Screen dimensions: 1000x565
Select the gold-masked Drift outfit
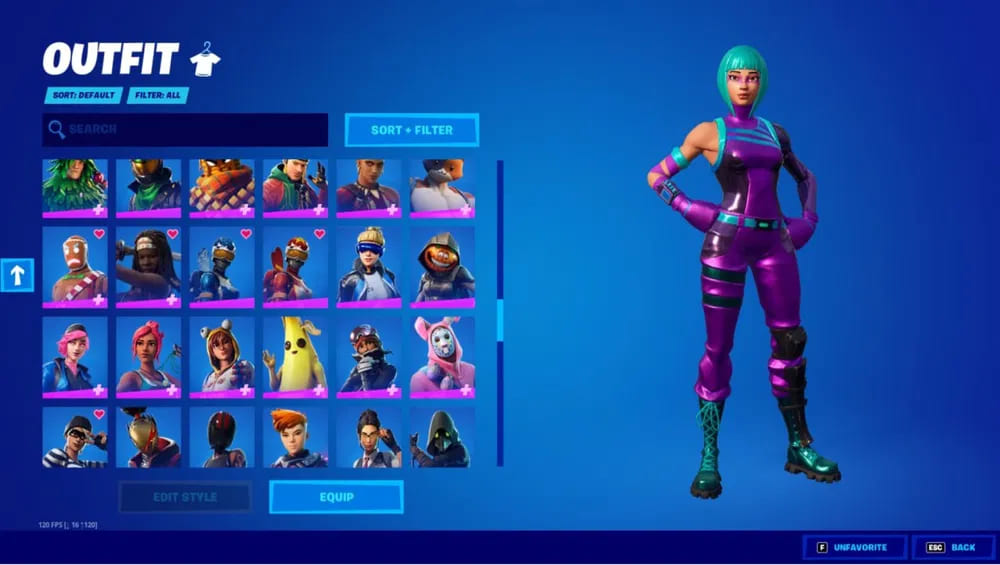click(x=148, y=437)
